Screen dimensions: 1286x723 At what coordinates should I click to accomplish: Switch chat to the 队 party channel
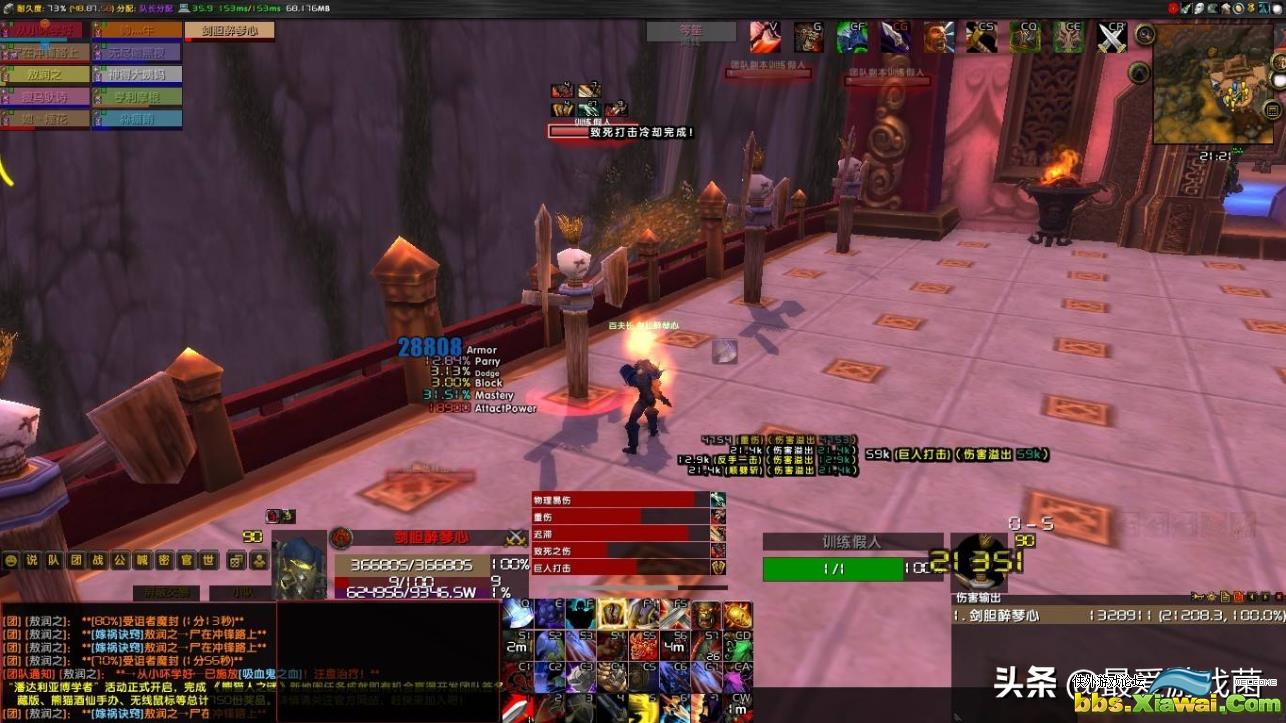tap(54, 561)
